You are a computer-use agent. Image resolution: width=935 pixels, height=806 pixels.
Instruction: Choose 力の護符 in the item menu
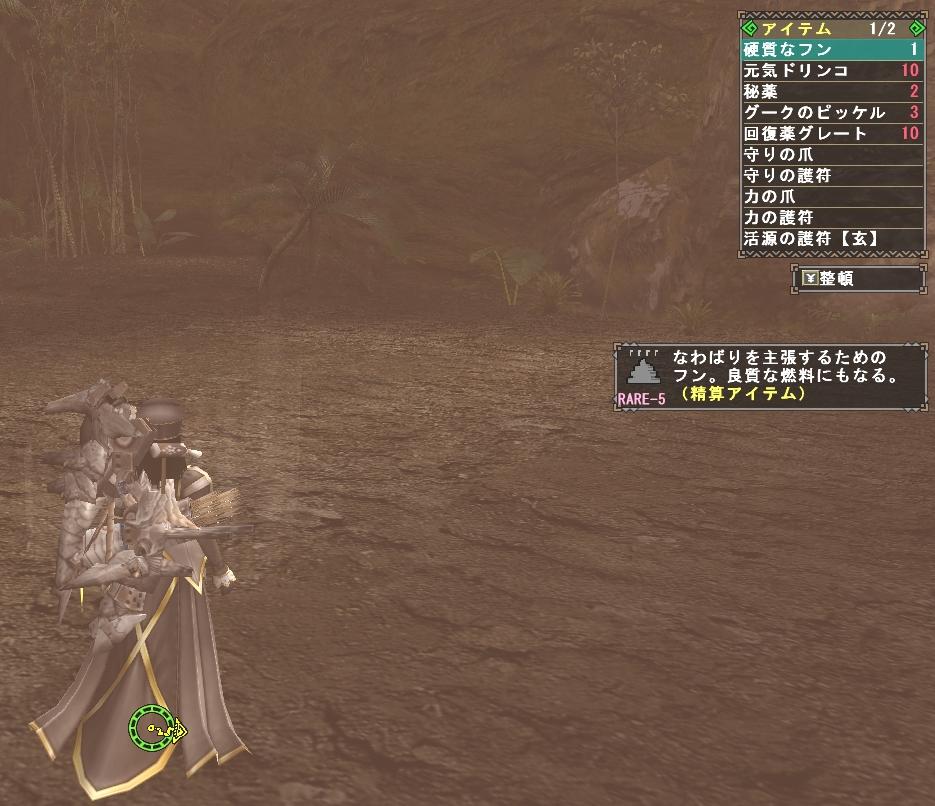[x=831, y=218]
